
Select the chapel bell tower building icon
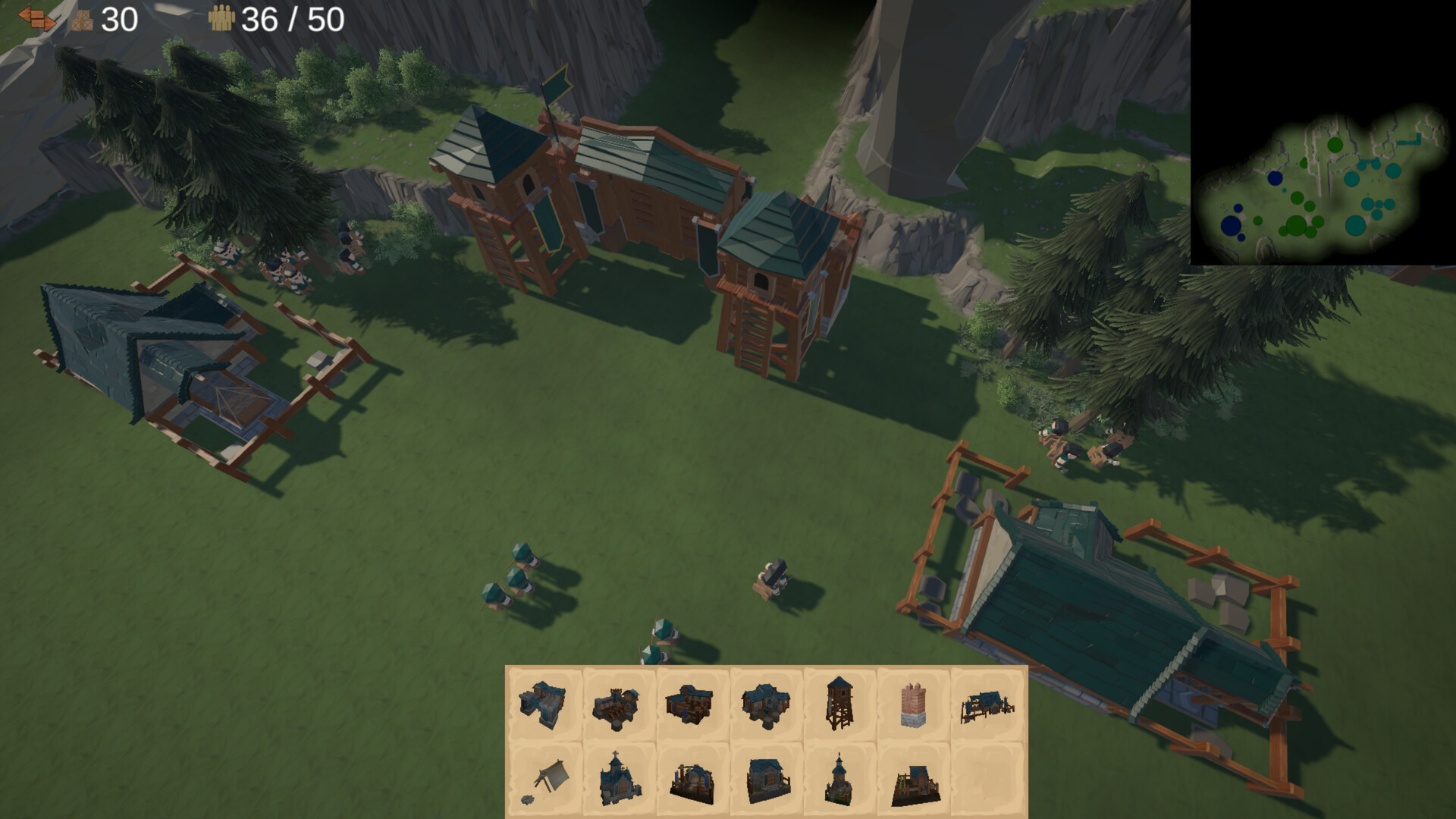pyautogui.click(x=837, y=781)
